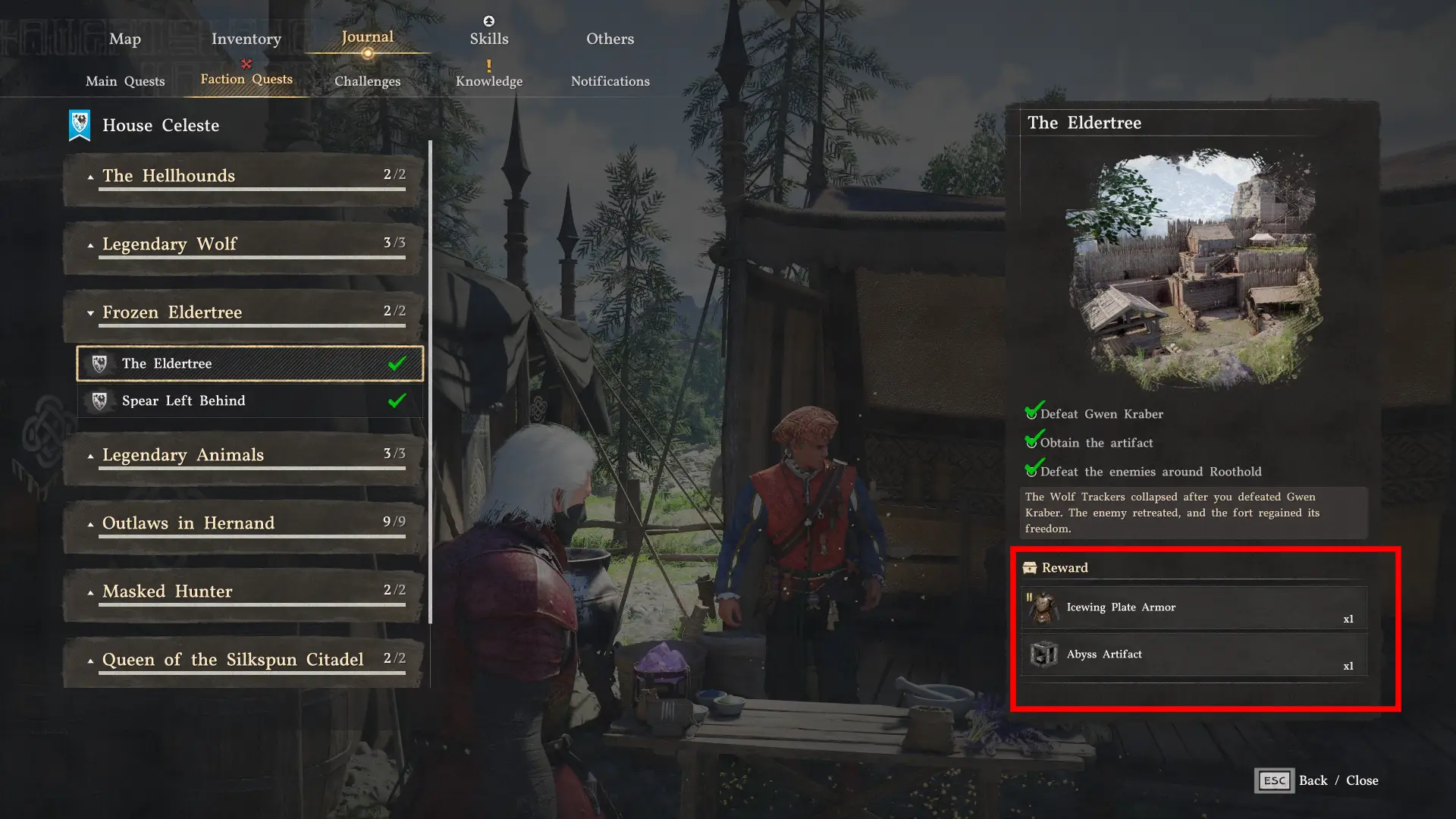Expand Queen of the Silkspun Citadel
The image size is (1456, 819).
click(243, 661)
